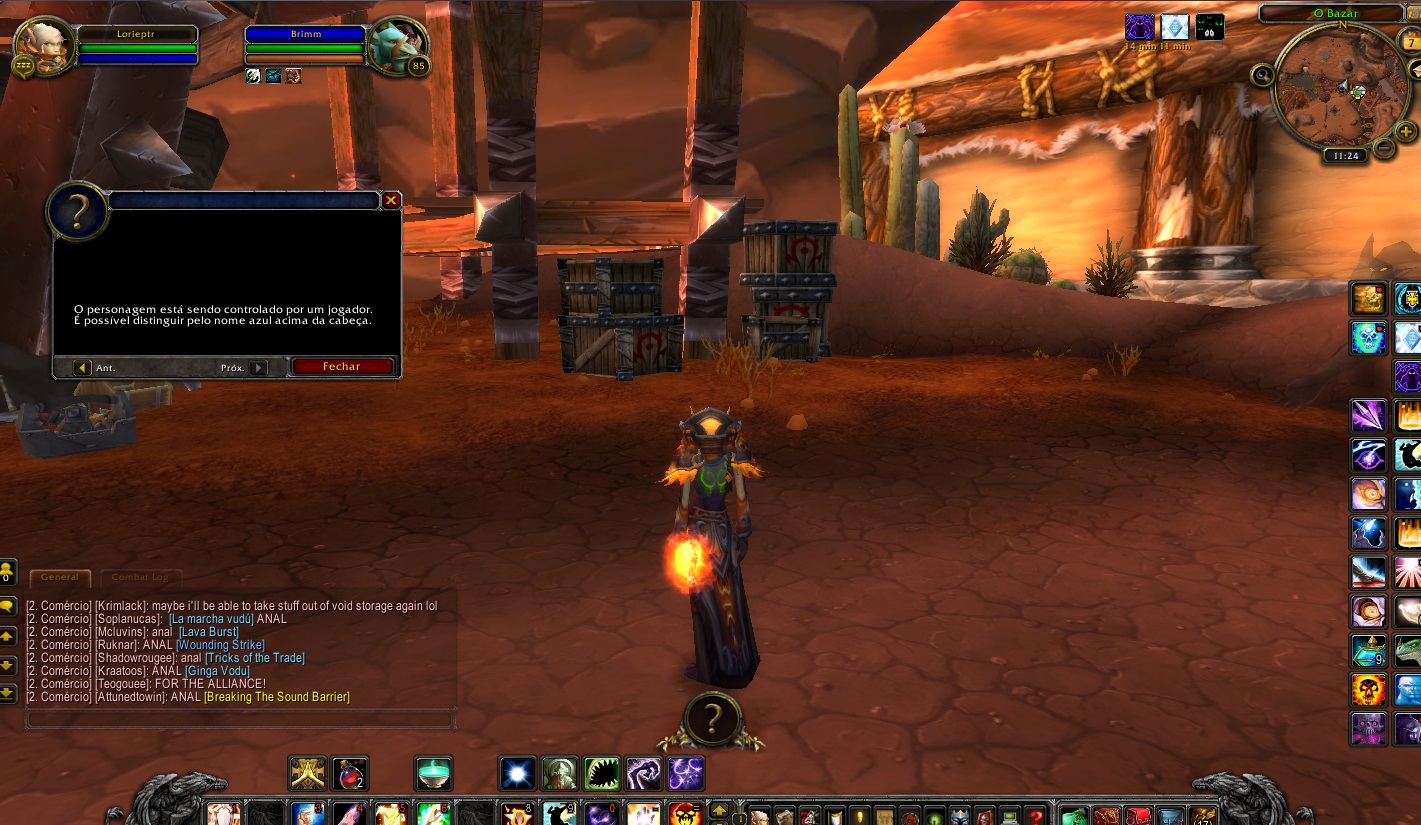Use the red potion with 2 charges
This screenshot has width=1421, height=825.
350,773
